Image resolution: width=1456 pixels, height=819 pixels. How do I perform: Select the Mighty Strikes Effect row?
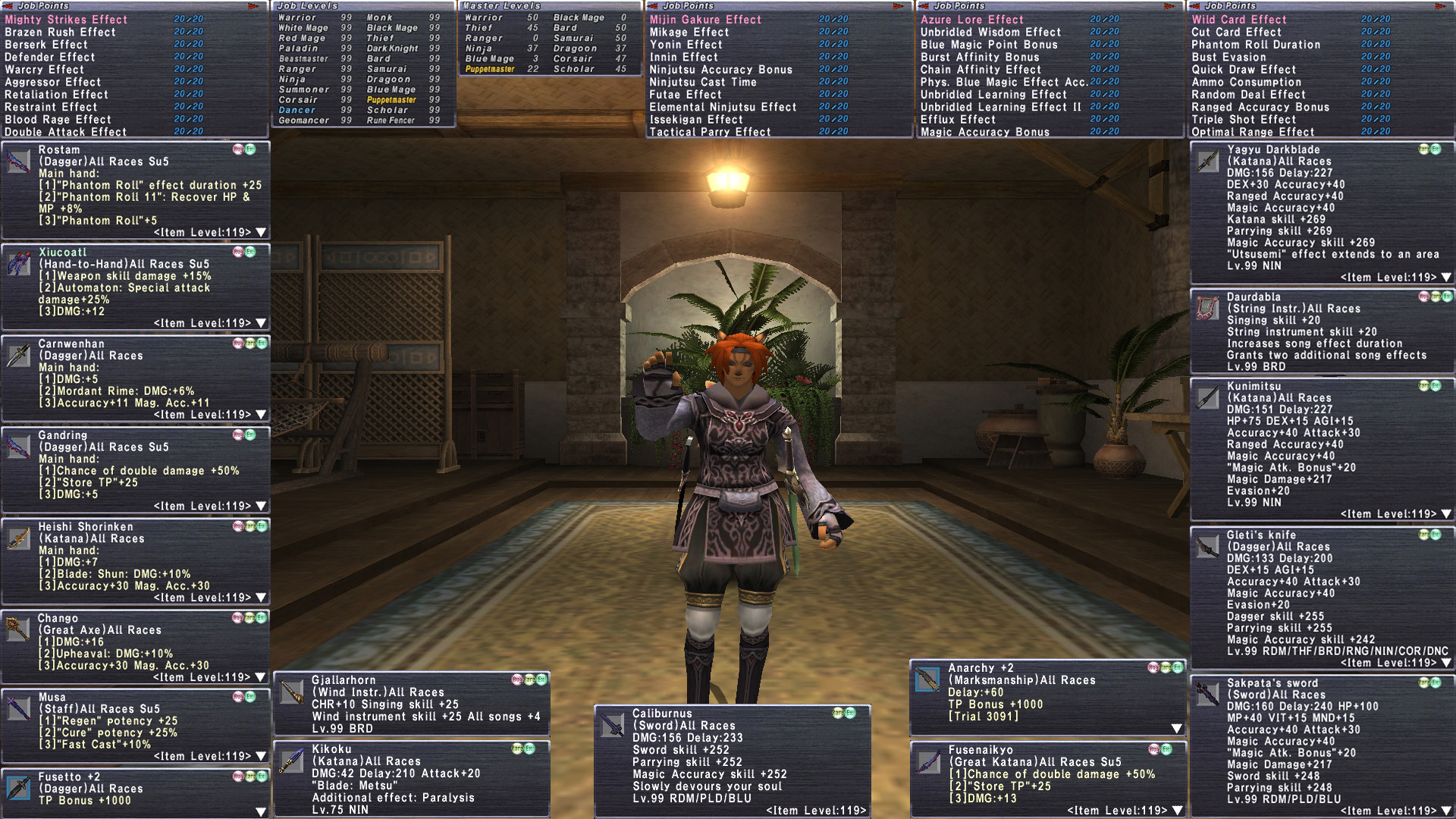click(x=67, y=20)
